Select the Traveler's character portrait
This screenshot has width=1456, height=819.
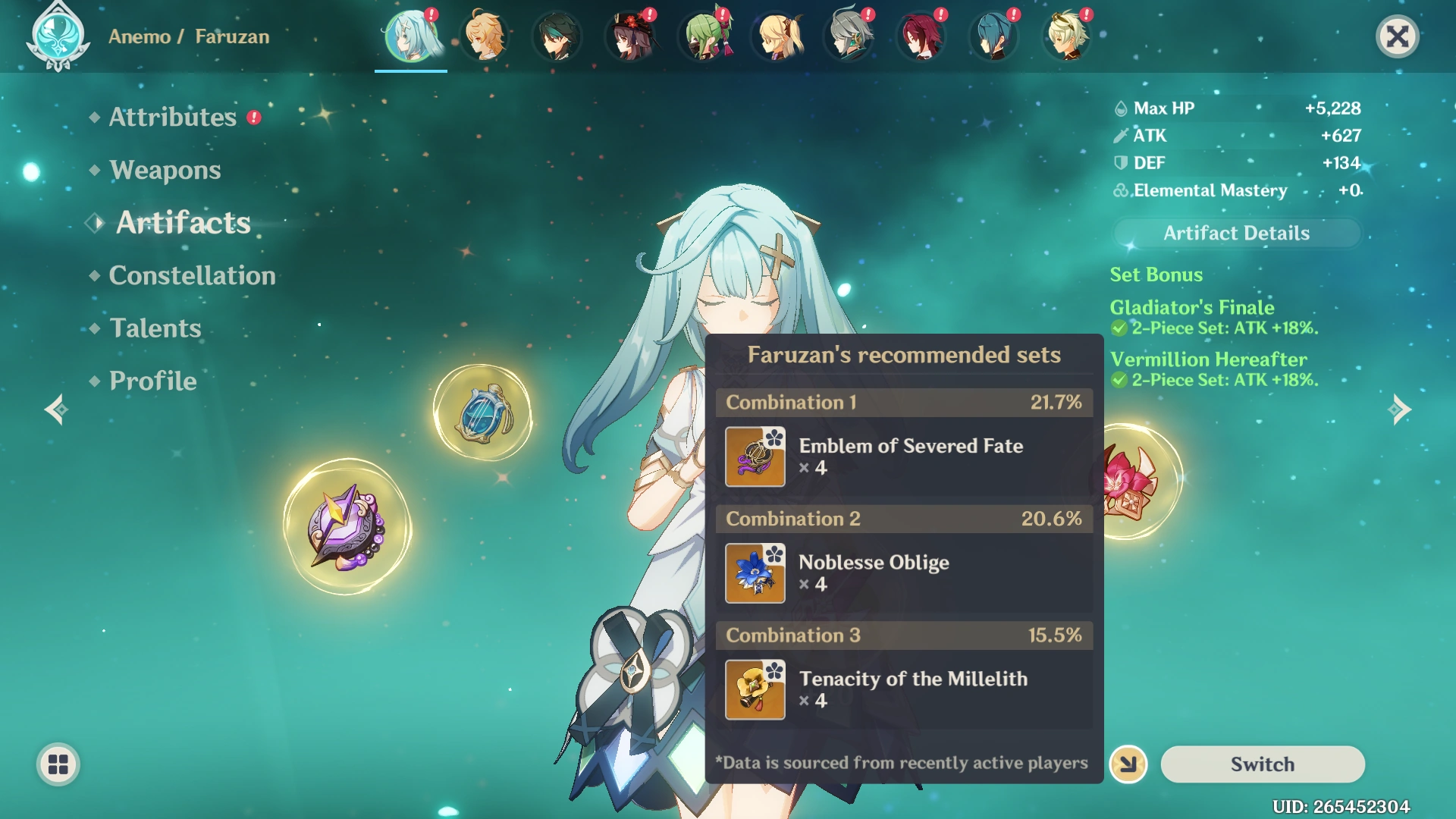point(485,36)
